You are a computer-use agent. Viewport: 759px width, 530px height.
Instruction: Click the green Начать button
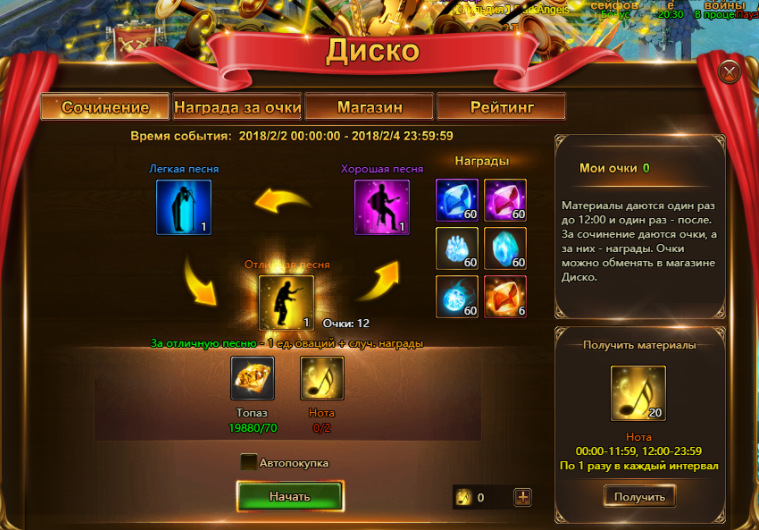(x=290, y=496)
